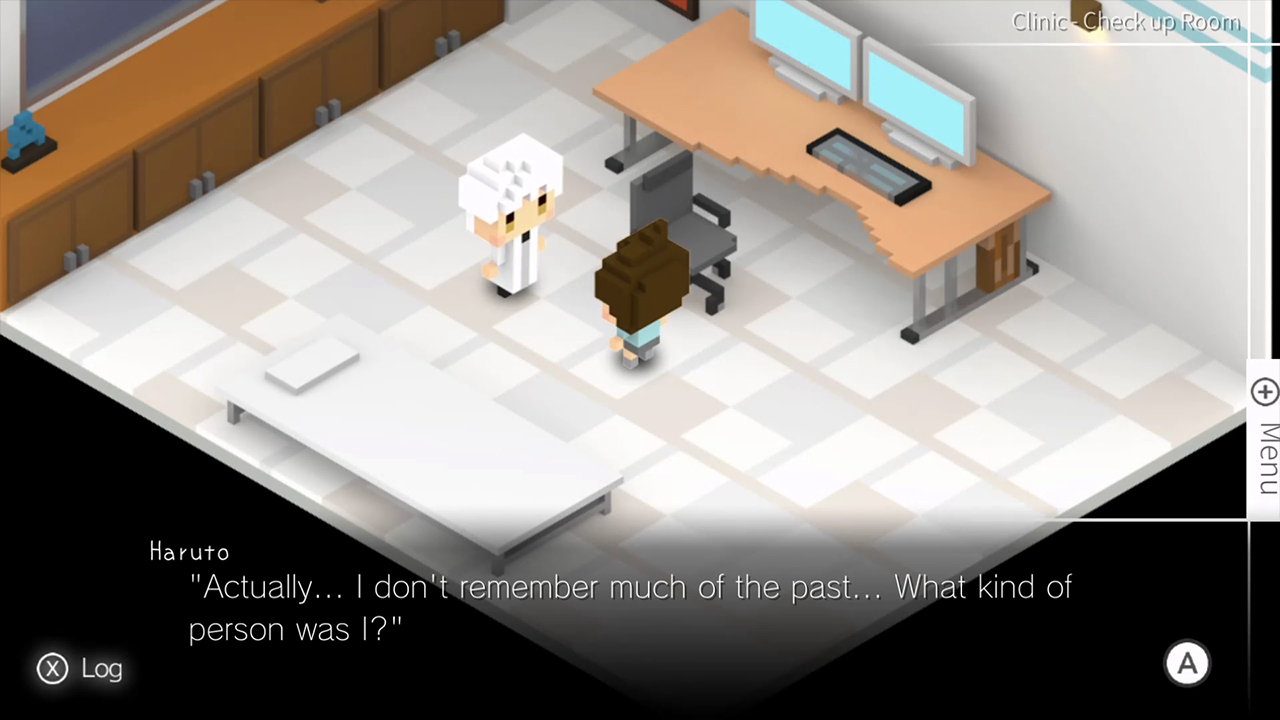Toggle the plus icon above Menu
Image resolution: width=1280 pixels, height=720 pixels.
coord(1264,392)
